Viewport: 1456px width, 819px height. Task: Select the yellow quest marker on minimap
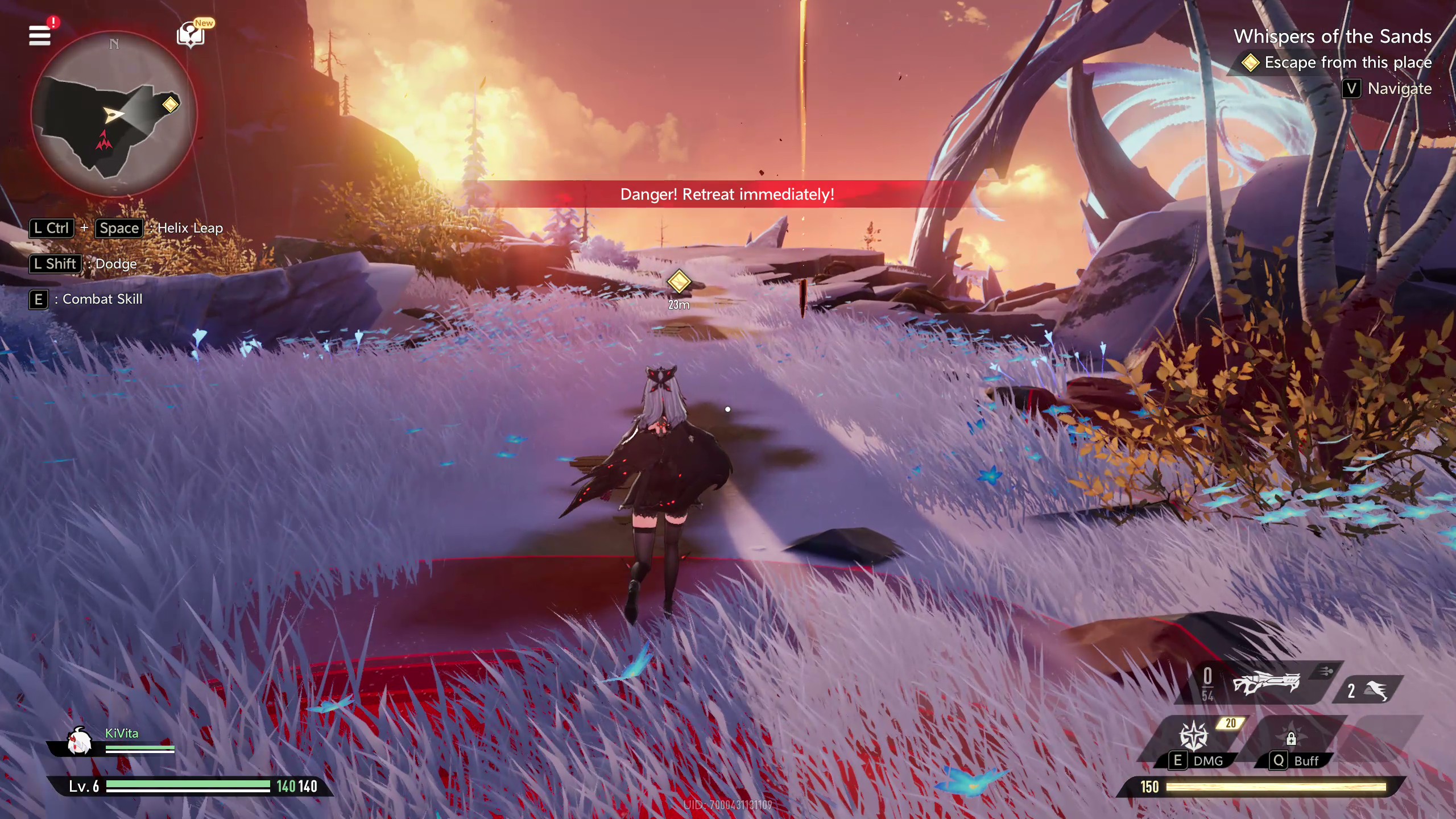tap(170, 104)
